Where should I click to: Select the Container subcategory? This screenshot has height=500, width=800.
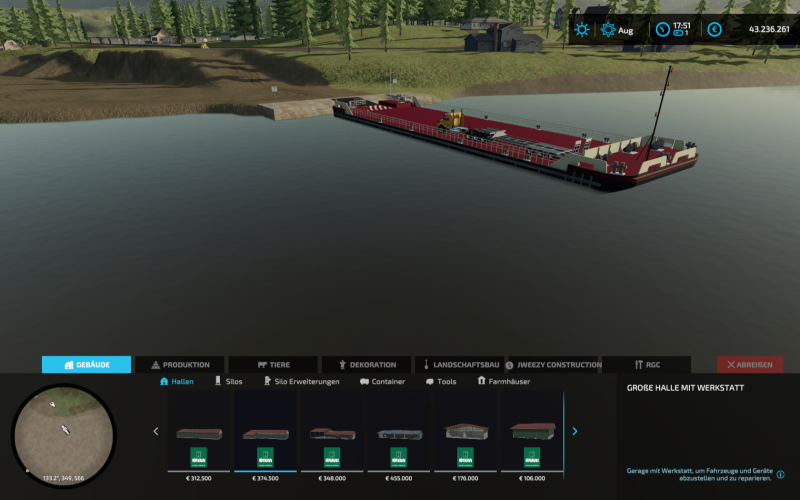(382, 382)
